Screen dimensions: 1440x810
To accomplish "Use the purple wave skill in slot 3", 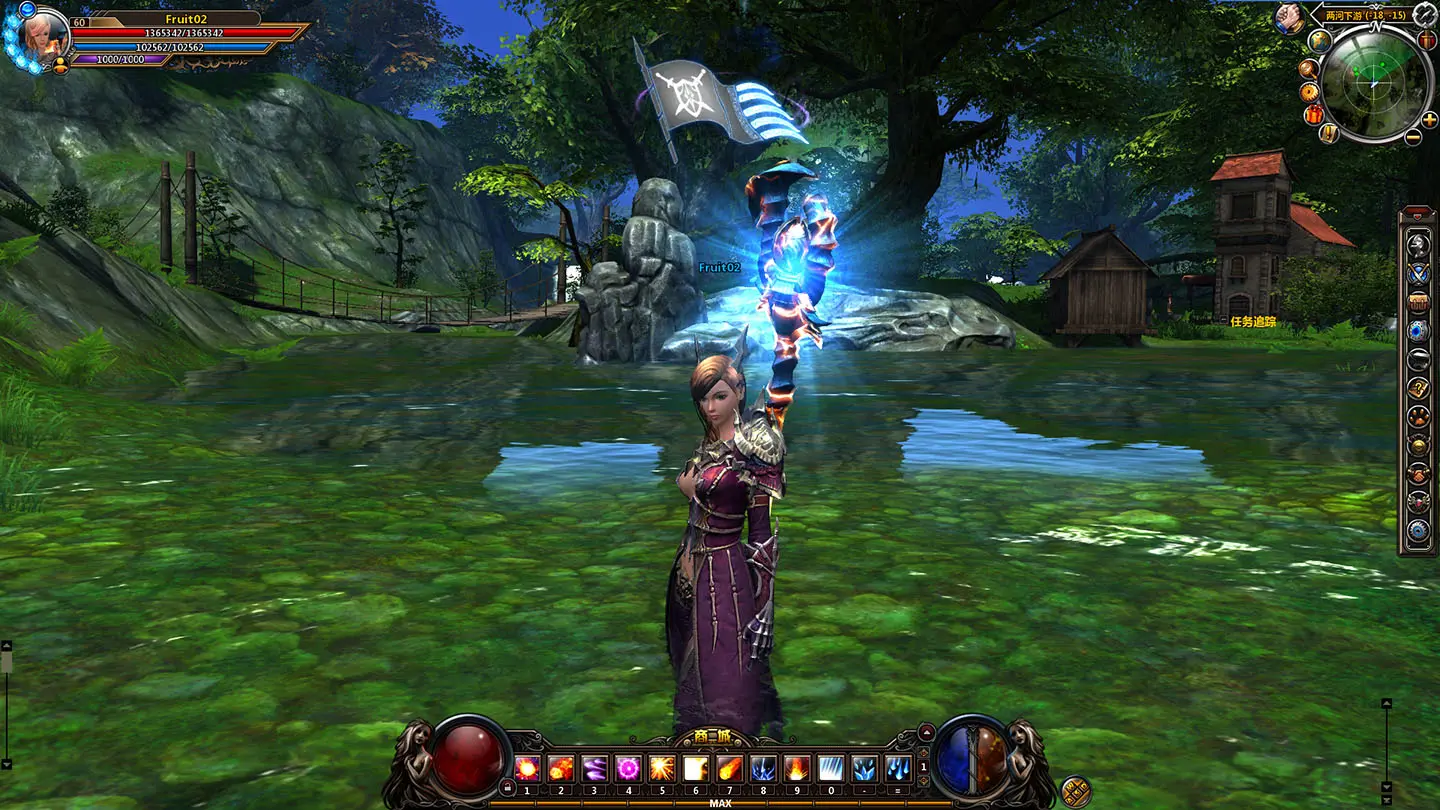I will [x=594, y=768].
